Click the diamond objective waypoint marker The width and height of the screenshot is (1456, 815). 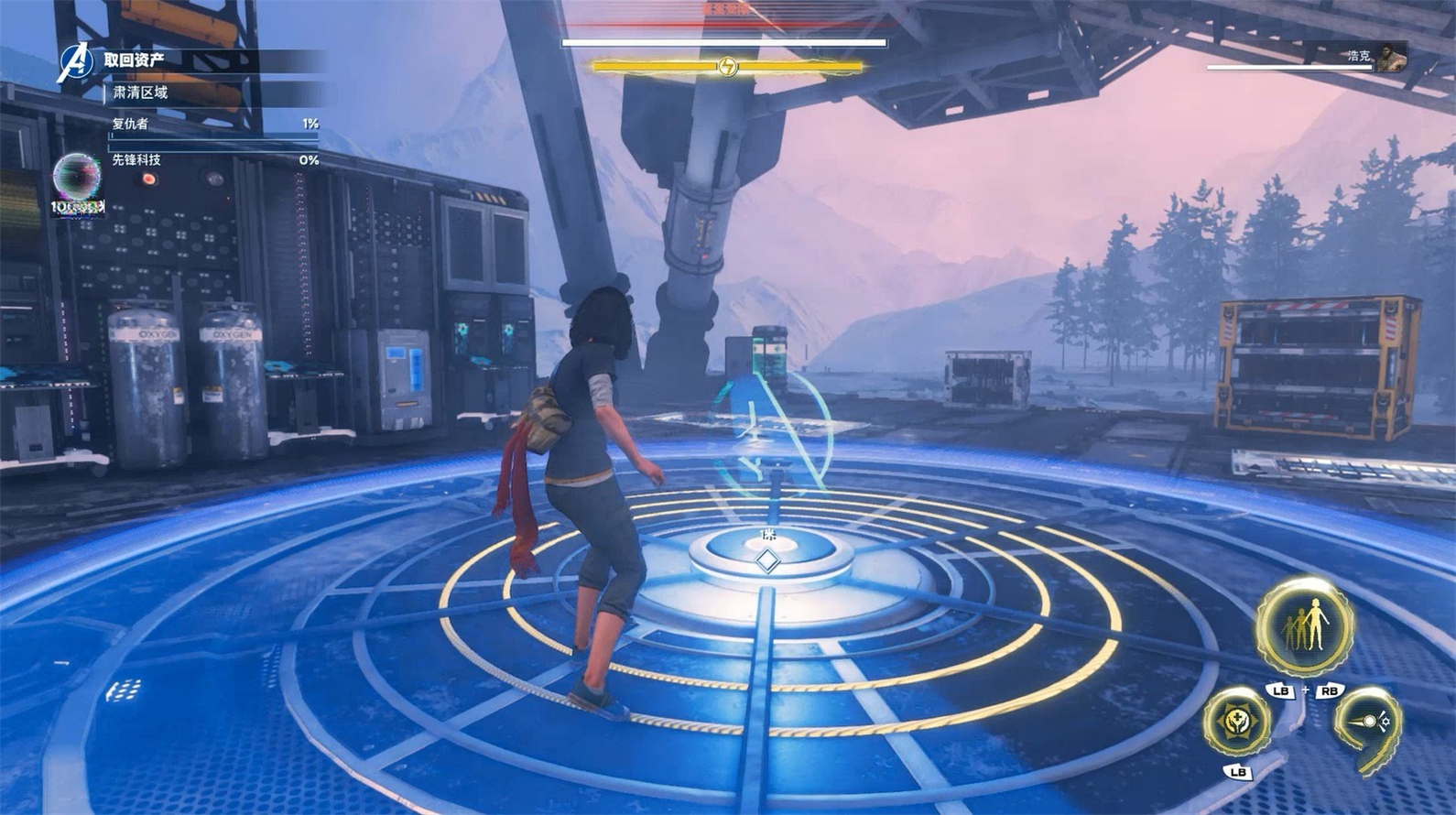point(767,560)
